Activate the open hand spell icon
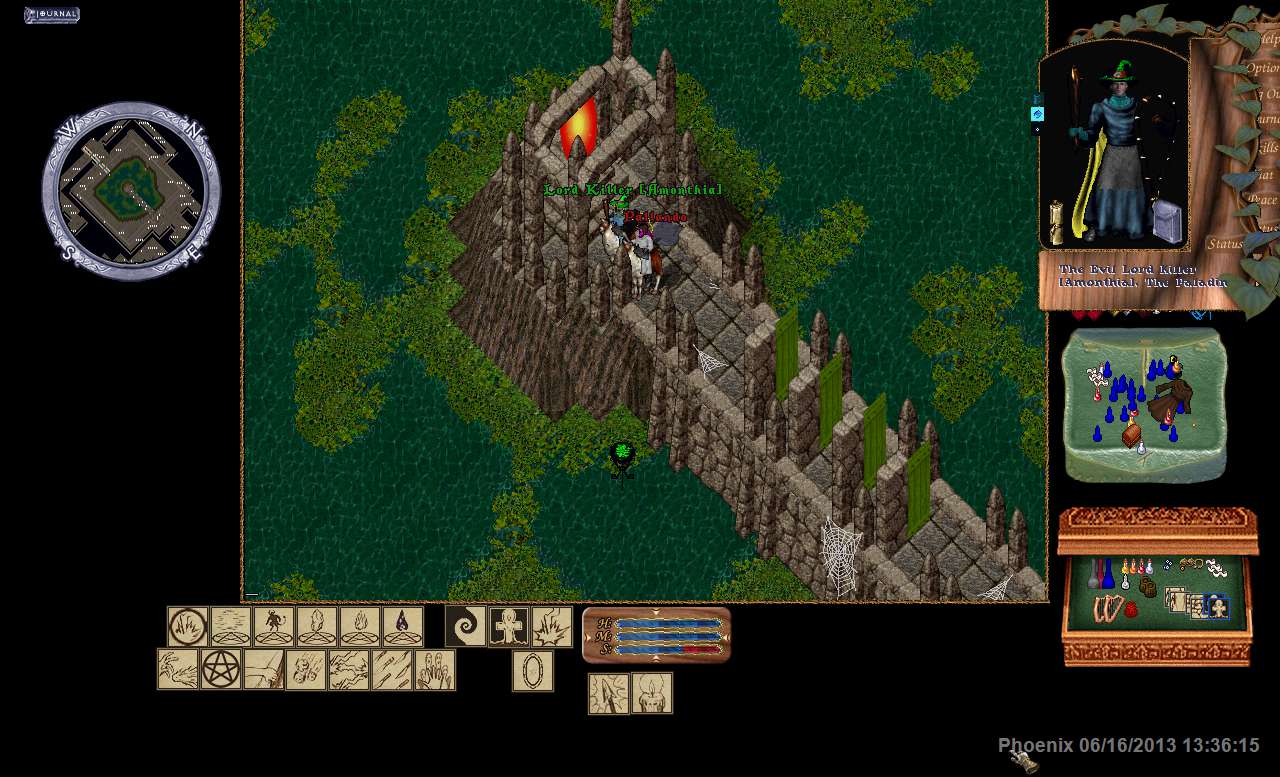 tap(435, 669)
